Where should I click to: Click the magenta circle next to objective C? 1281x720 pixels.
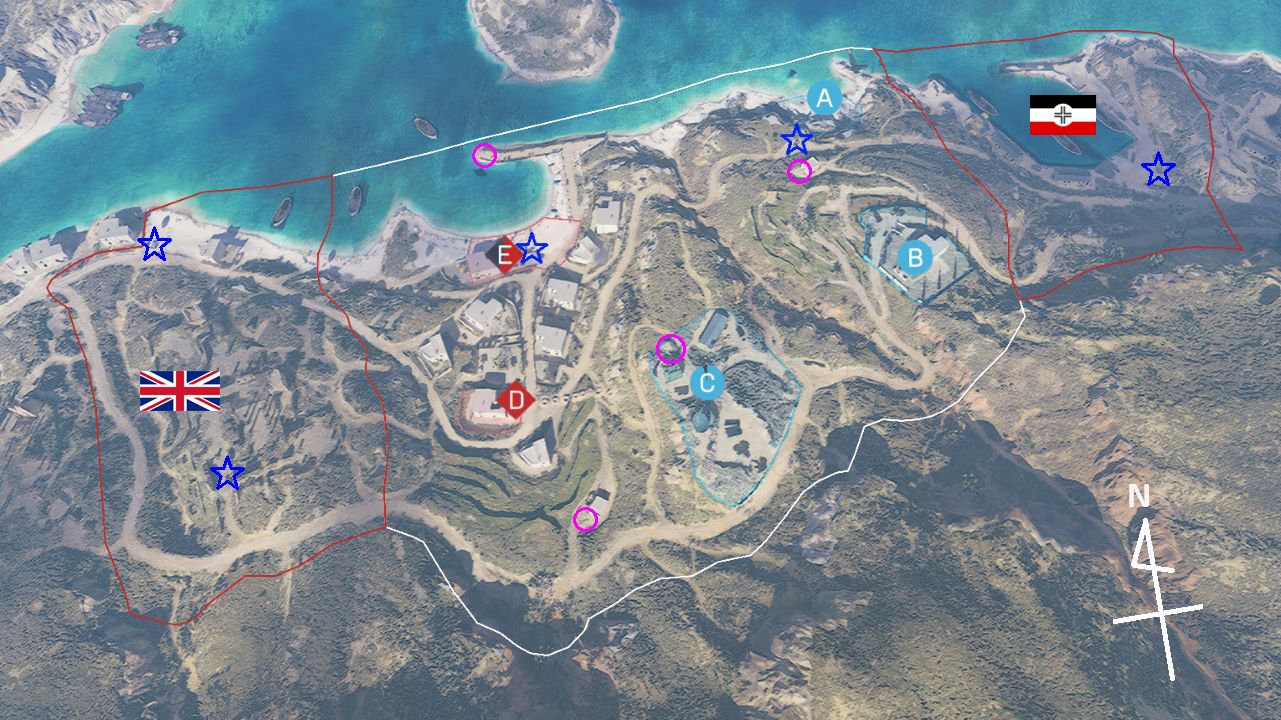(671, 349)
